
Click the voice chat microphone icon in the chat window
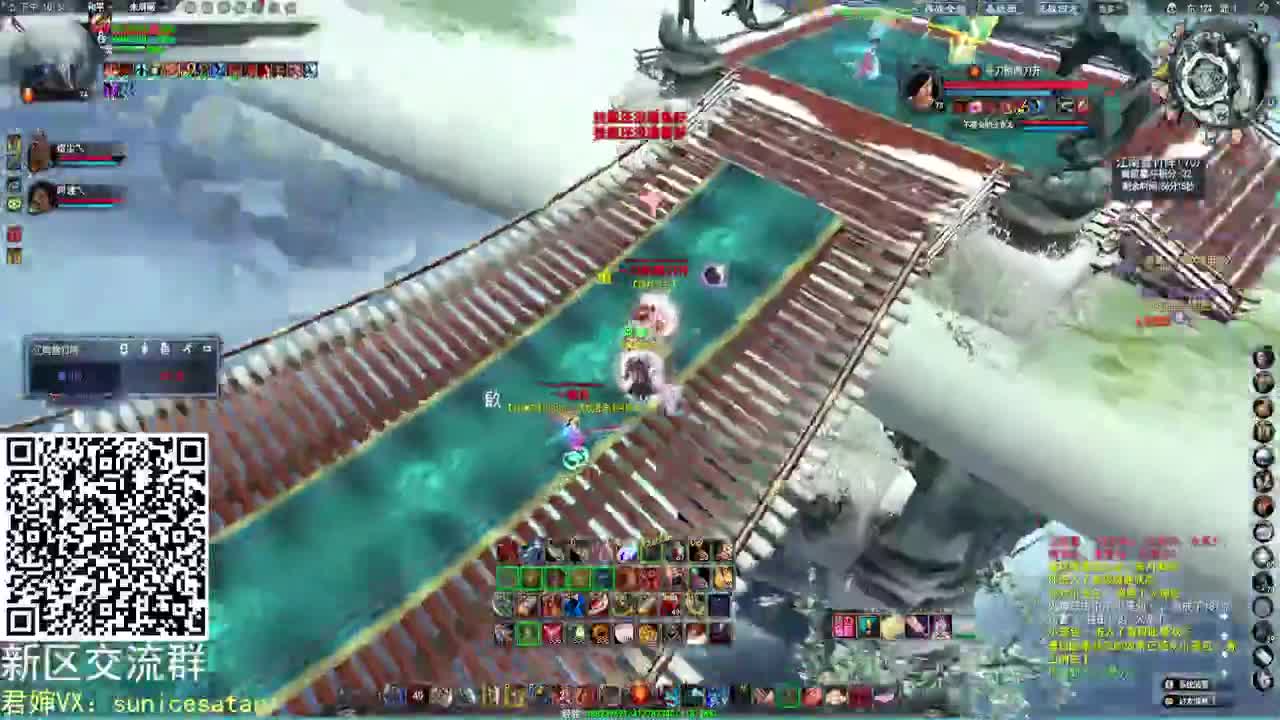point(144,348)
